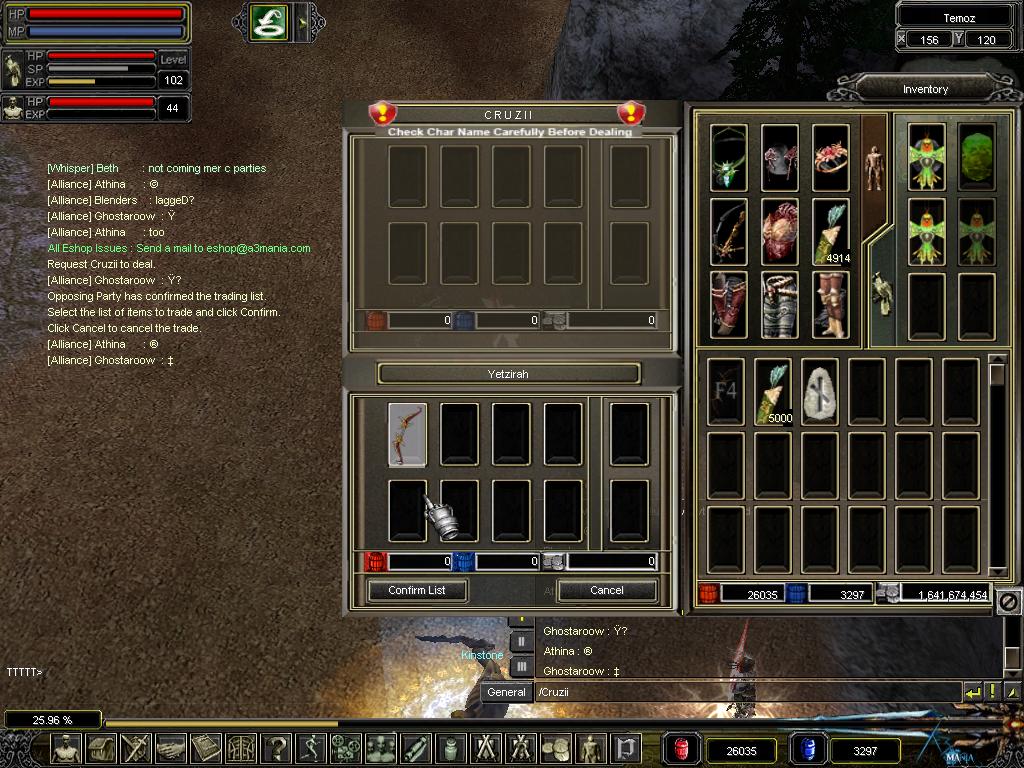
Task: Click the question mark help icon in toolbar
Action: pos(275,748)
